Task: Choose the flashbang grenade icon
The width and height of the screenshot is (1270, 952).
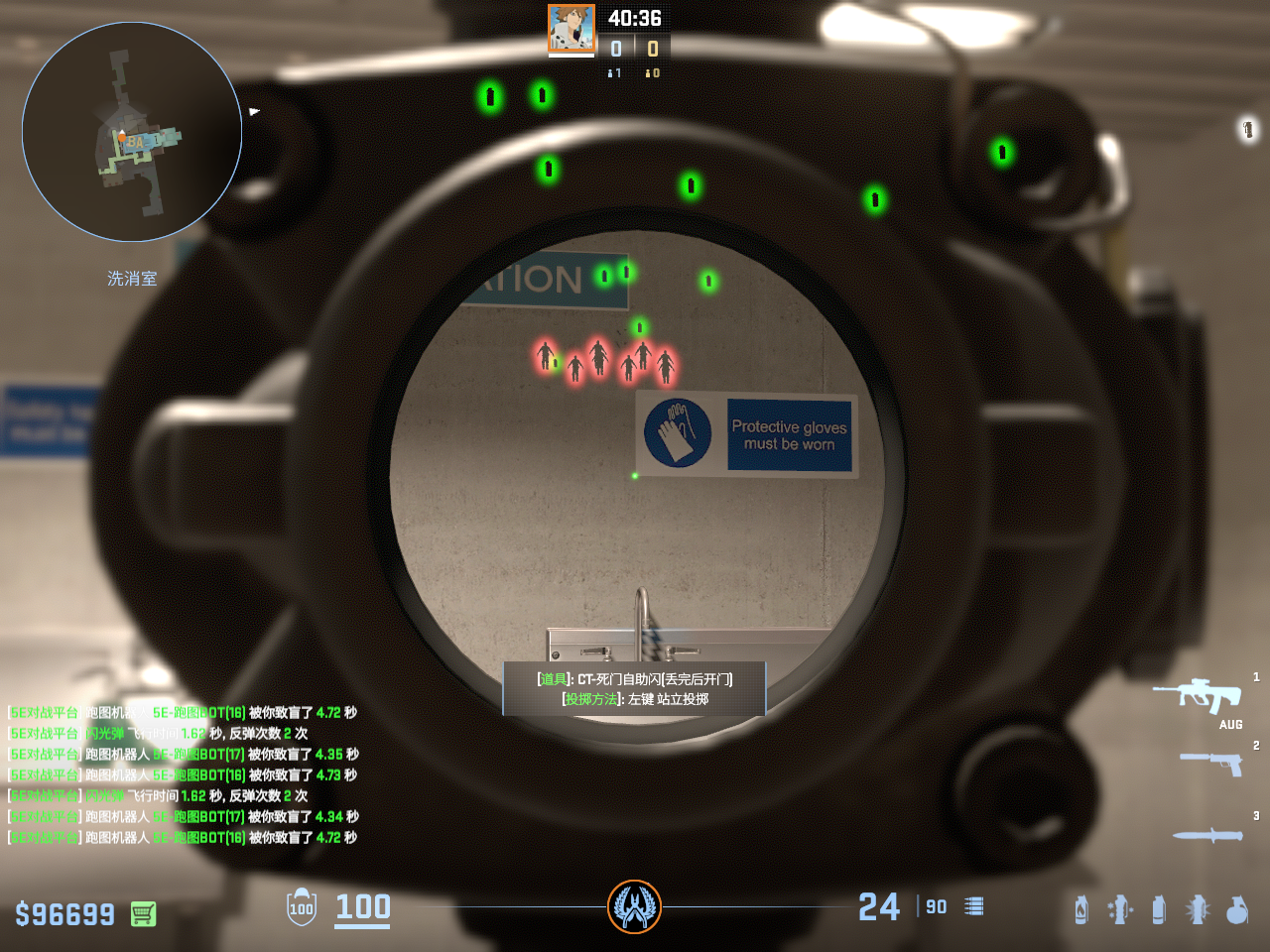Action: click(x=1198, y=909)
